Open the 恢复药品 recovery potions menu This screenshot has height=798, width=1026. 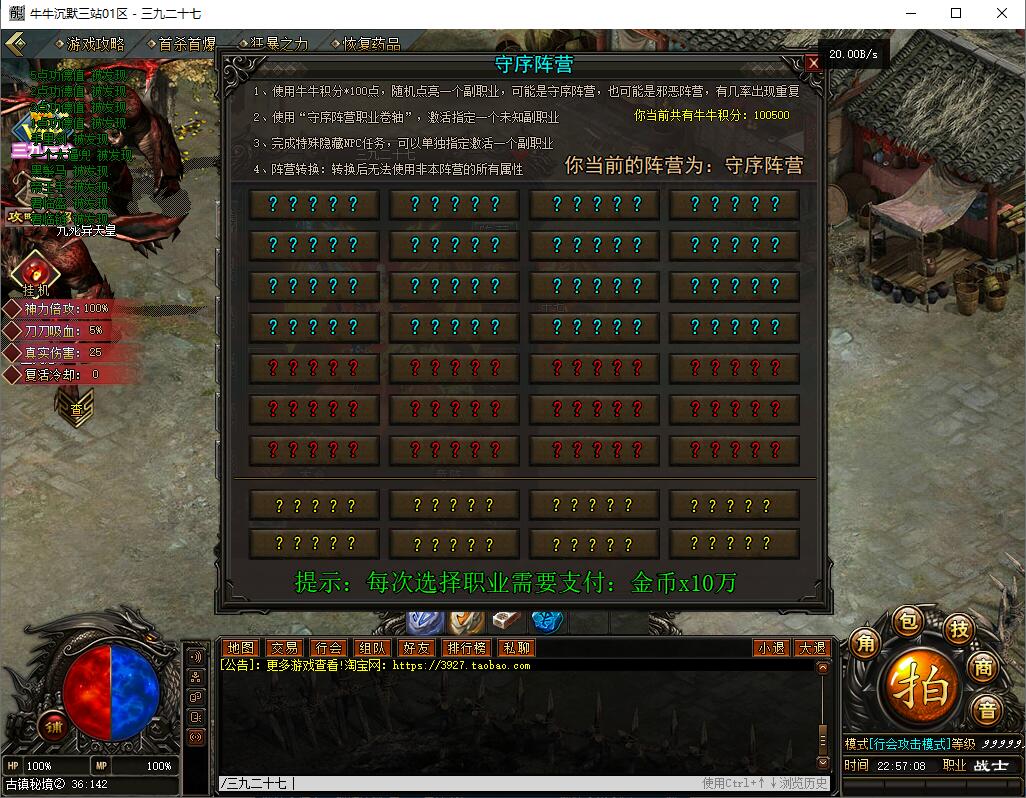(x=371, y=44)
